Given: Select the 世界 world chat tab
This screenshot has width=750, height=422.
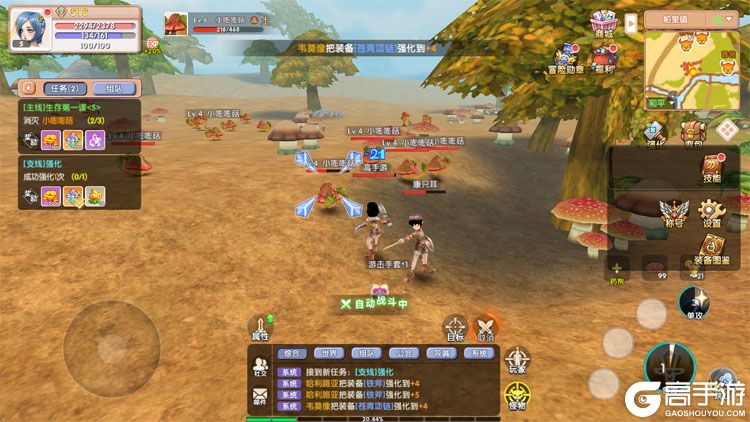Looking at the screenshot, I should [x=328, y=353].
